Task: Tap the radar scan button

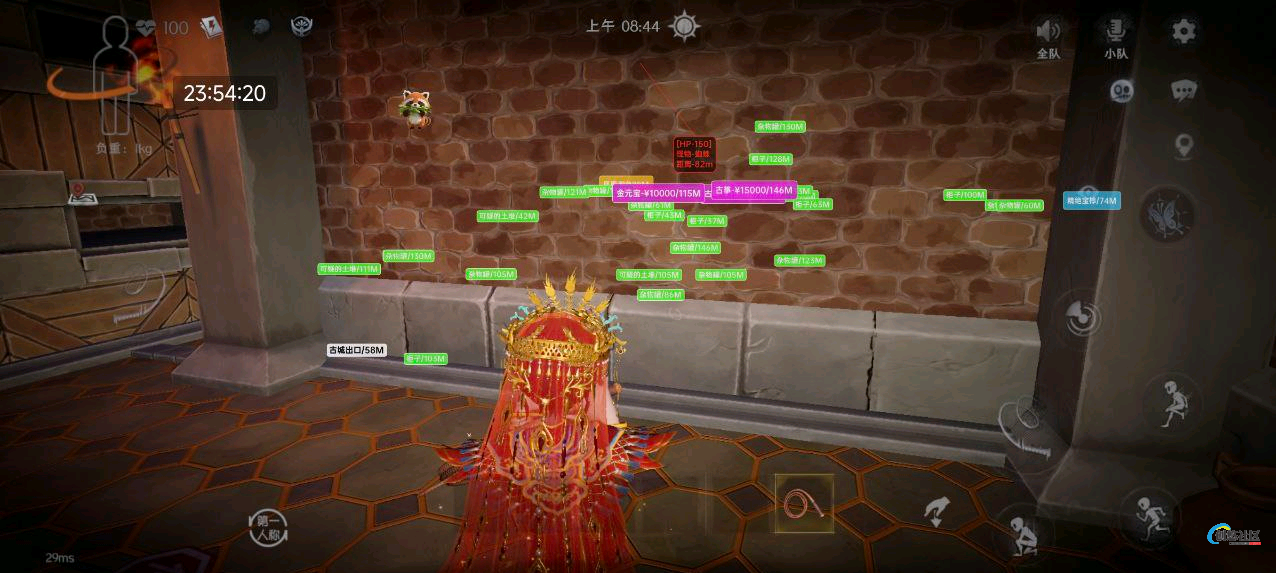Action: coord(1081,318)
